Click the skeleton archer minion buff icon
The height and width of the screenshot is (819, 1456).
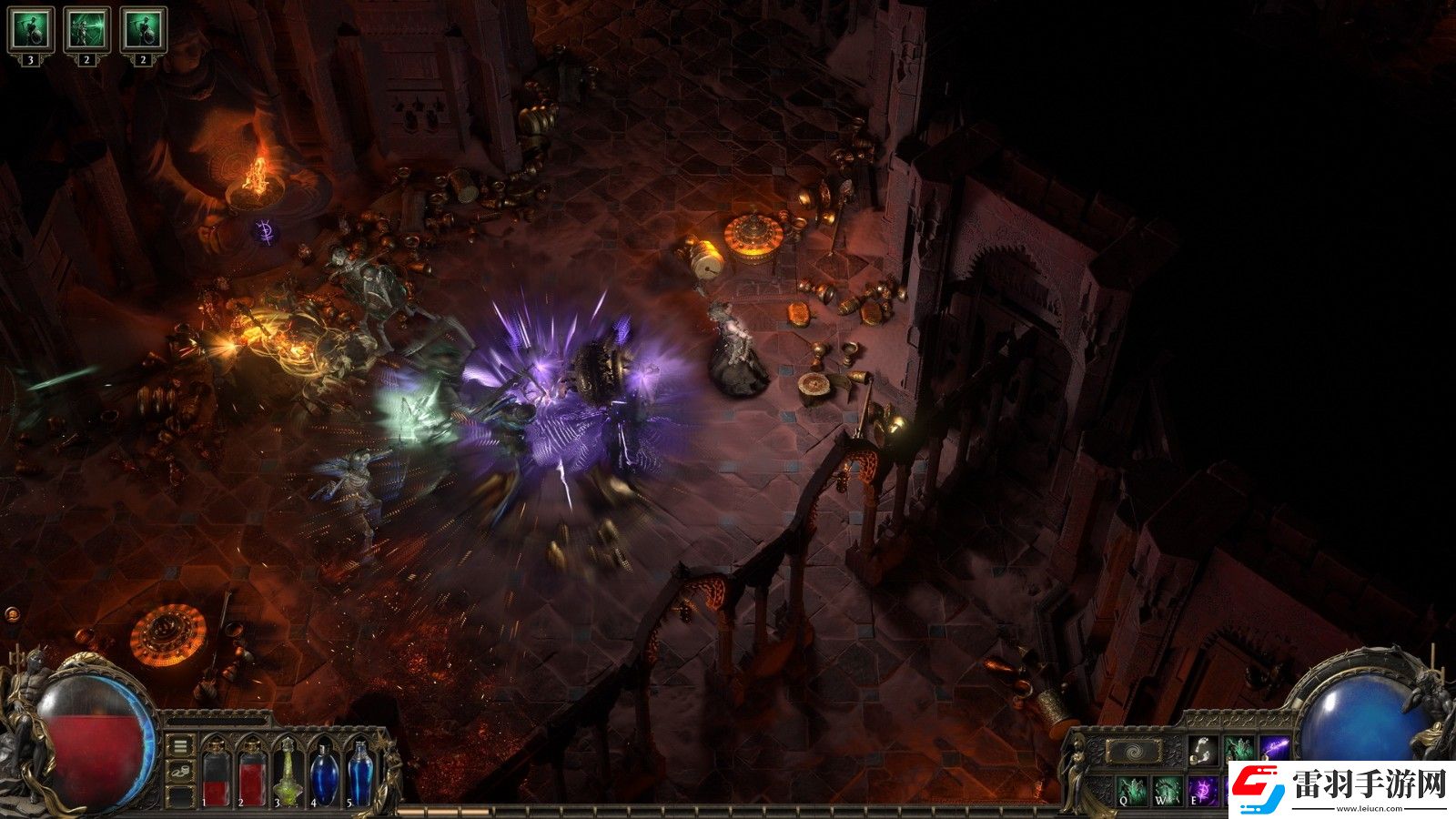87,29
